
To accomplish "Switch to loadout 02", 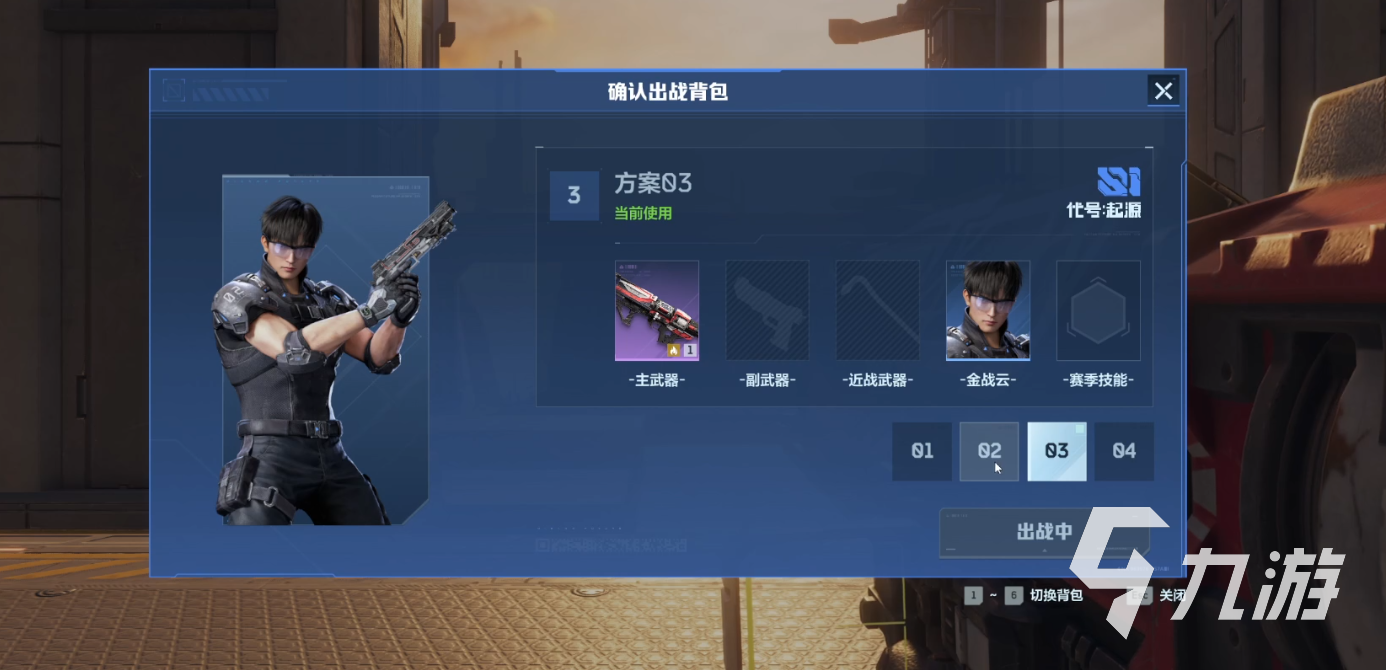I will point(989,451).
